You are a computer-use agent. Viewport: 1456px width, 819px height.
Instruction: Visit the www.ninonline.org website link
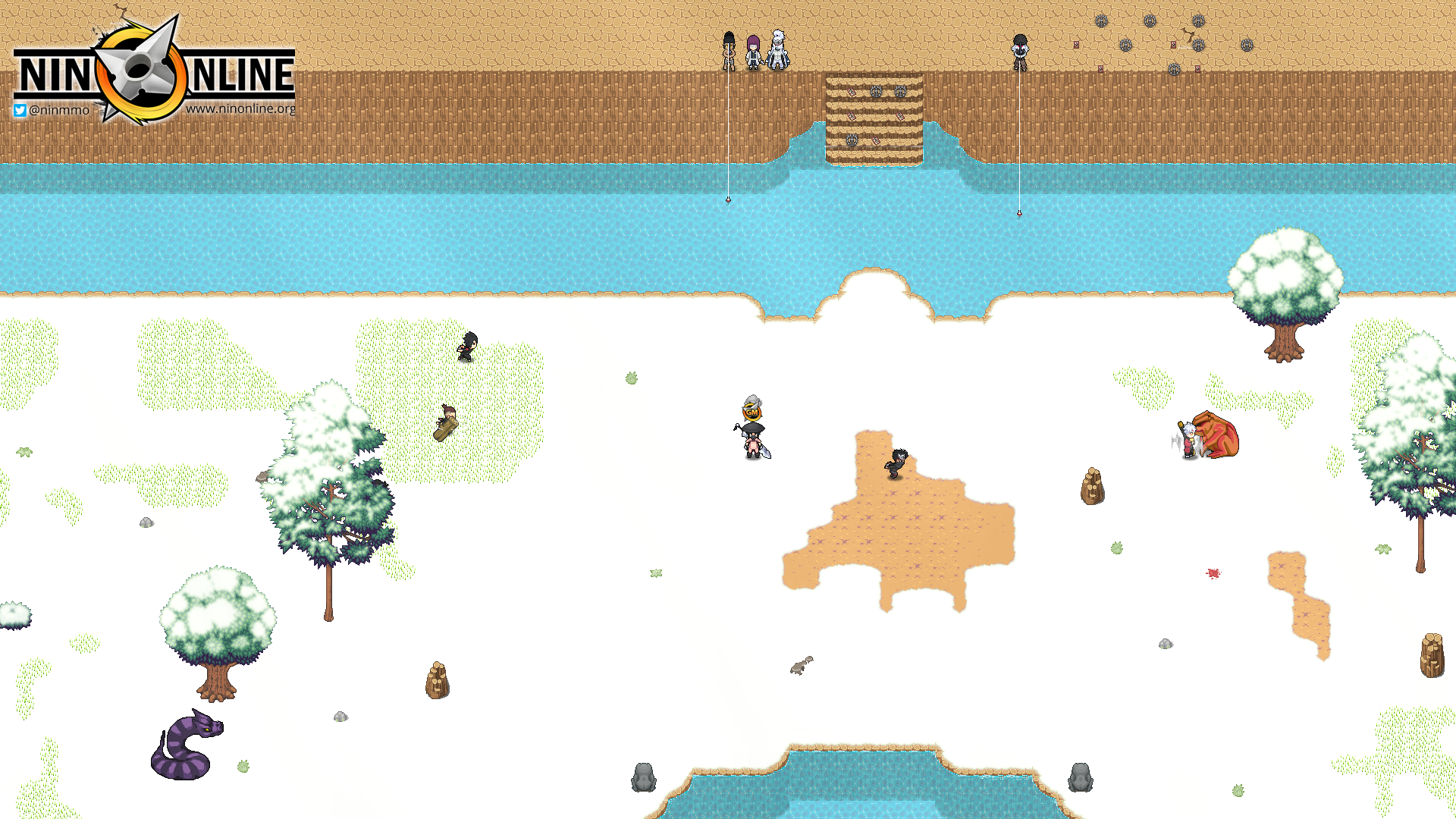click(x=240, y=108)
